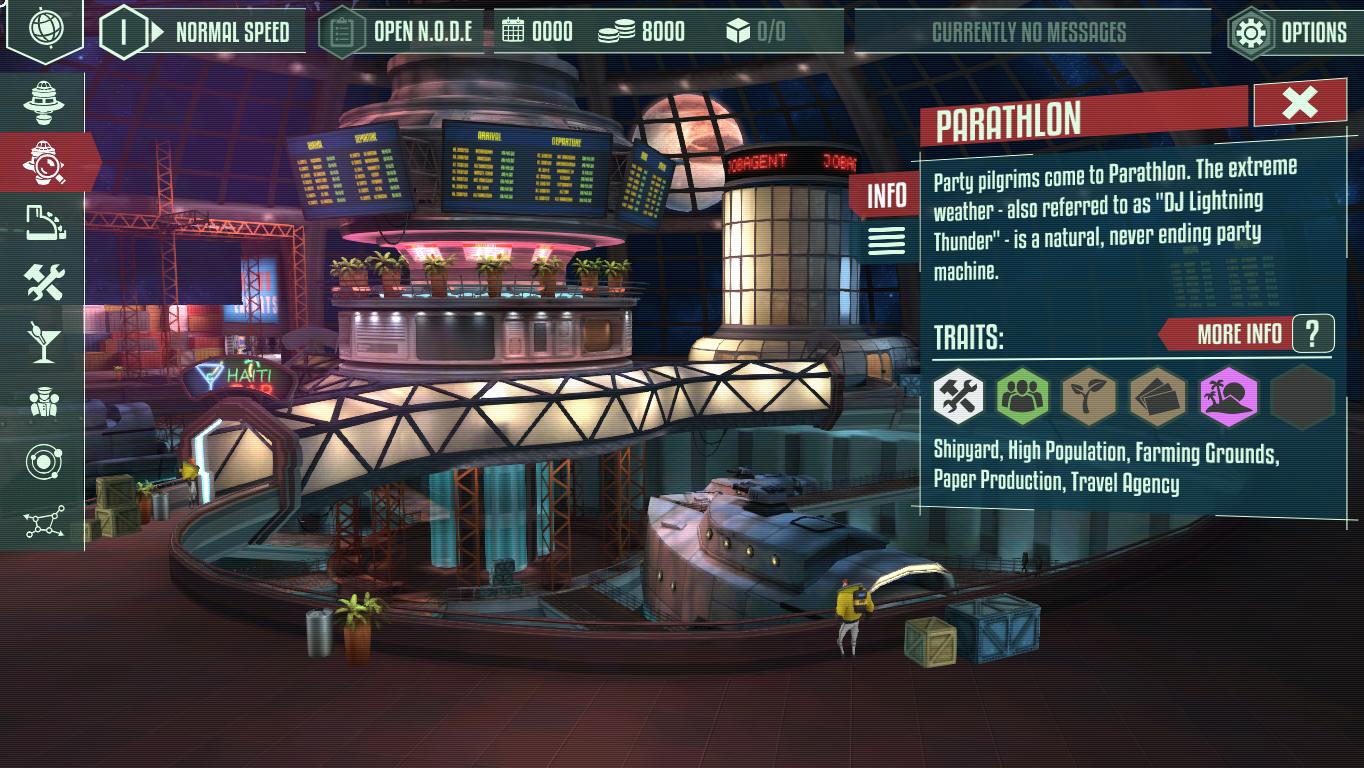Open the UFO ship sidebar menu
The image size is (1364, 768).
[x=43, y=100]
